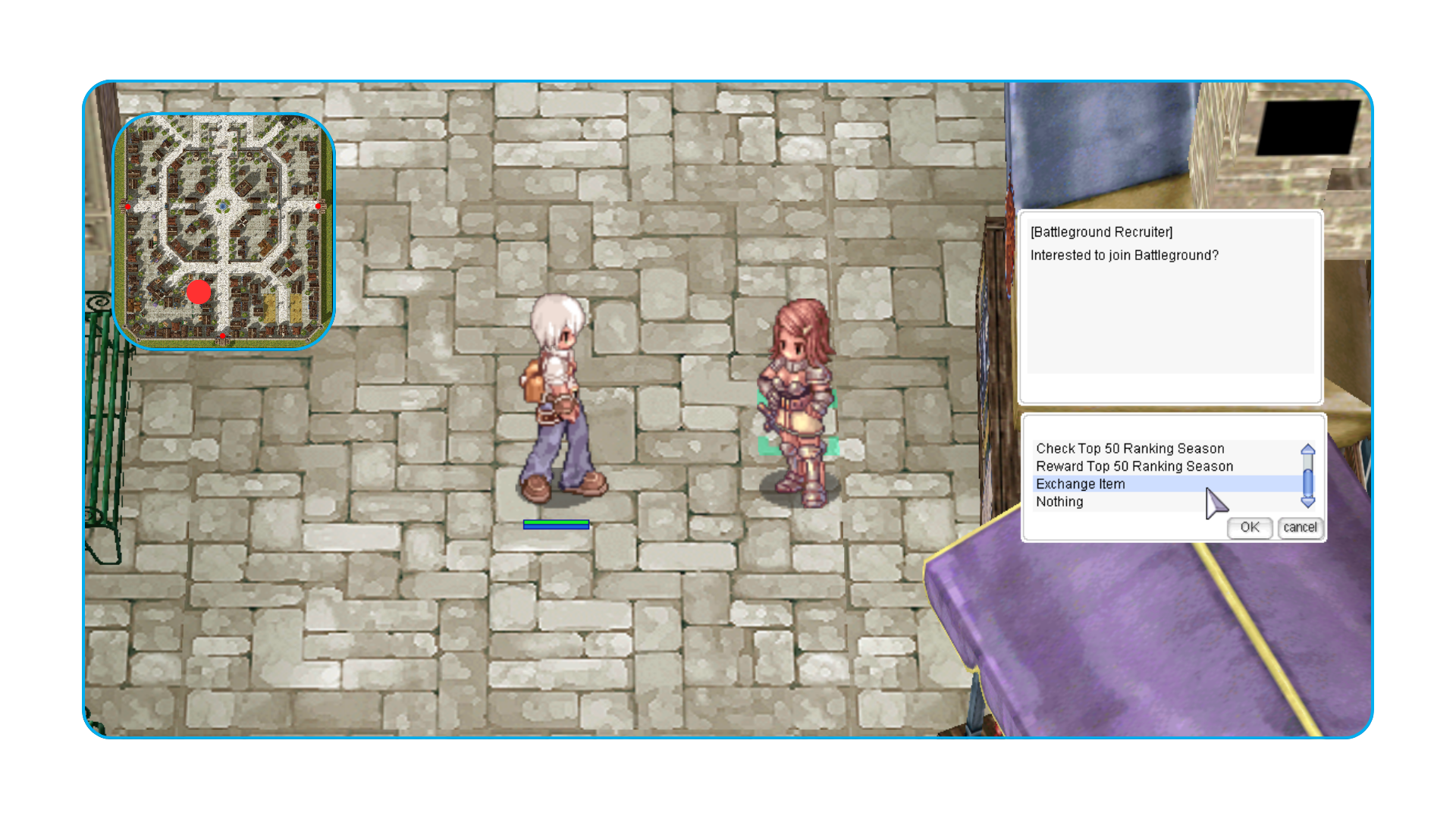Click the cancel button
The width and height of the screenshot is (1456, 819).
(1300, 528)
